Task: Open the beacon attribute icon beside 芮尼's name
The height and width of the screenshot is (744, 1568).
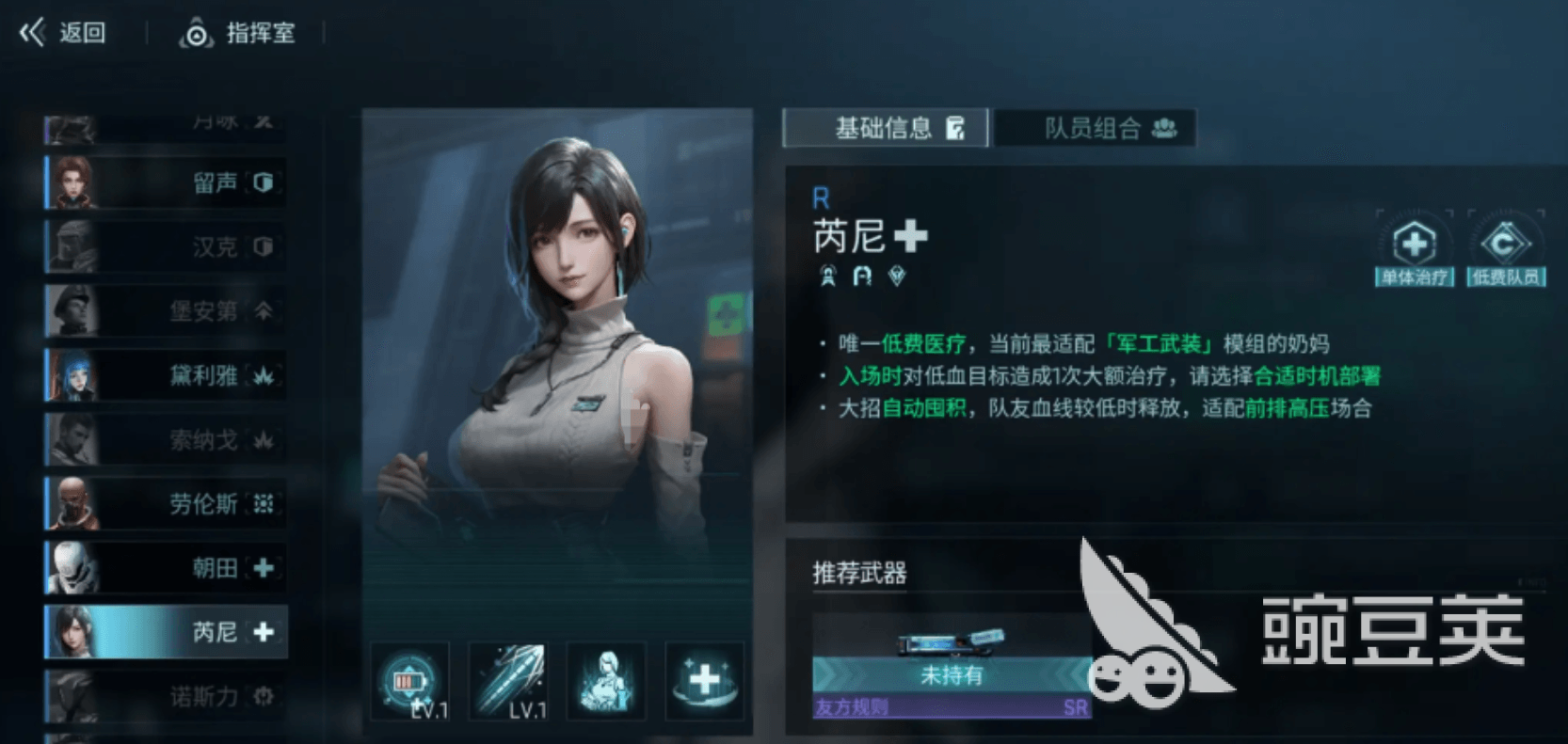Action: (825, 276)
